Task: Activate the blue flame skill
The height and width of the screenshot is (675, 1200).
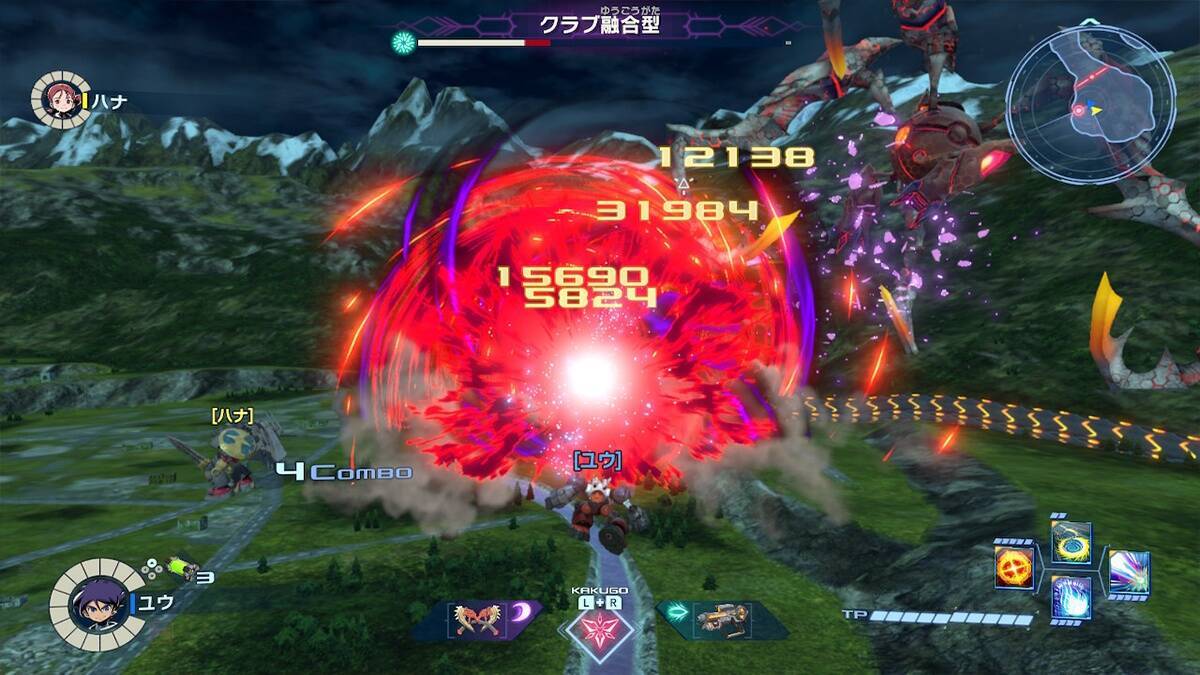Action: (1070, 598)
